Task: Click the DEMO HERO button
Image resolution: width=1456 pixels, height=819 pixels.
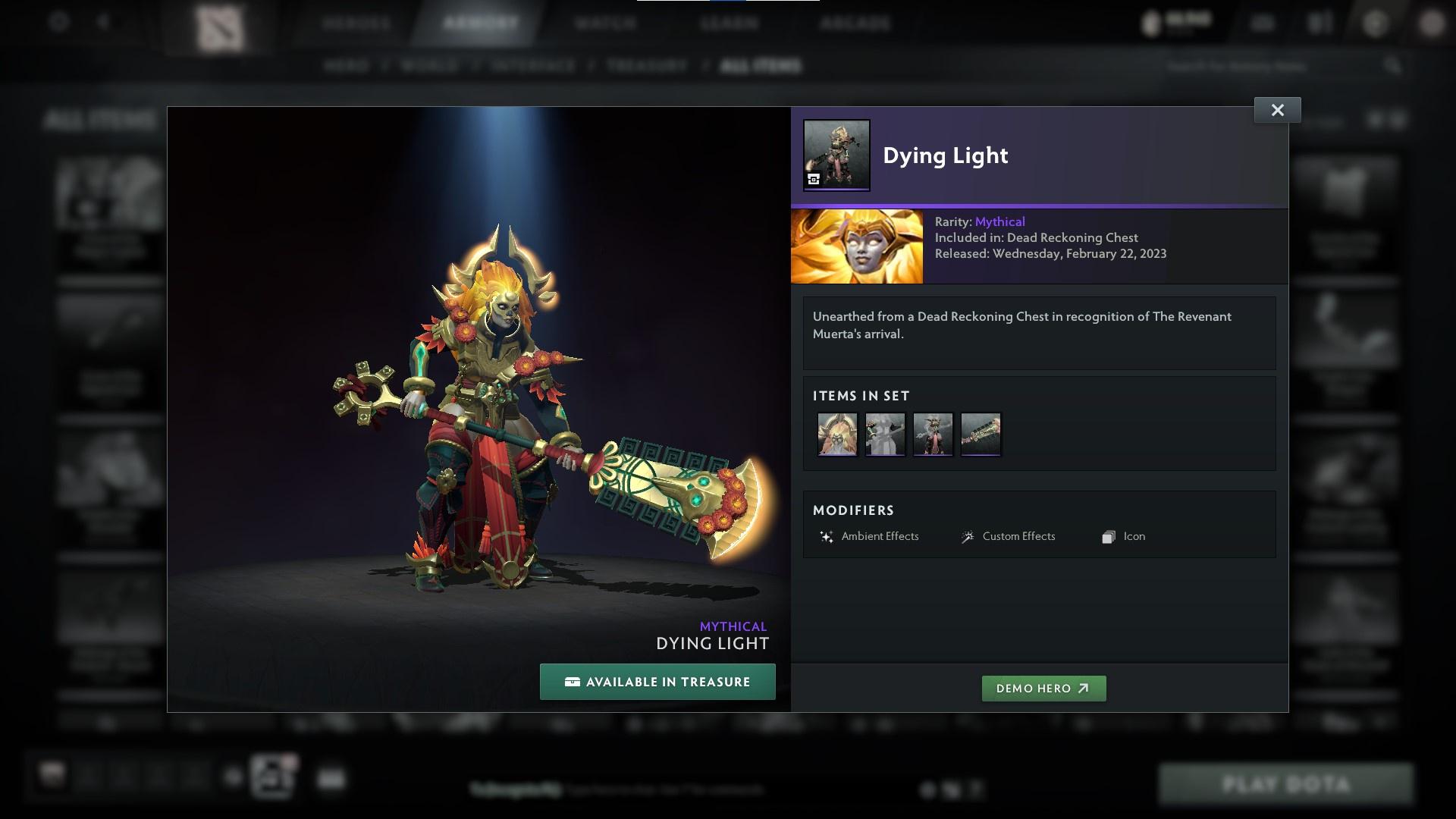Action: click(1043, 689)
